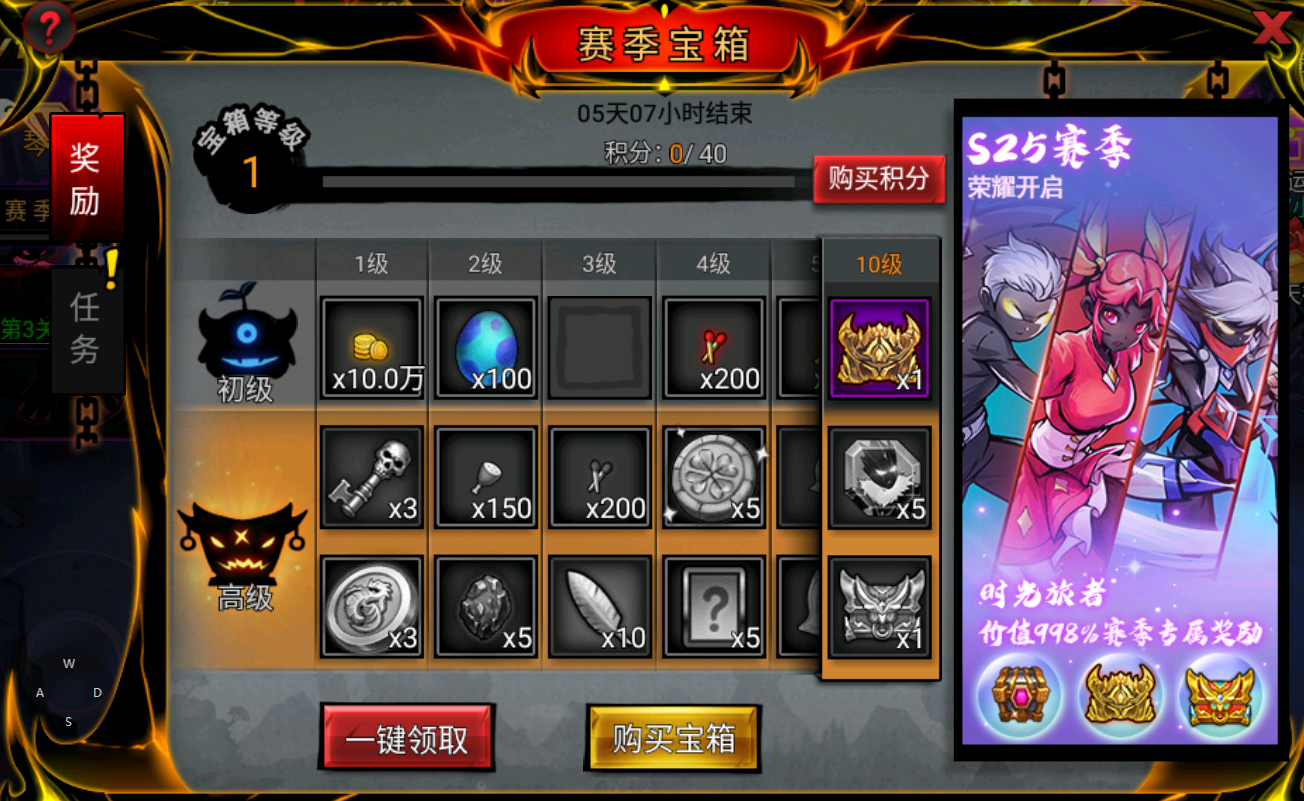Claim the x10.0万 gold coins reward

pyautogui.click(x=372, y=347)
